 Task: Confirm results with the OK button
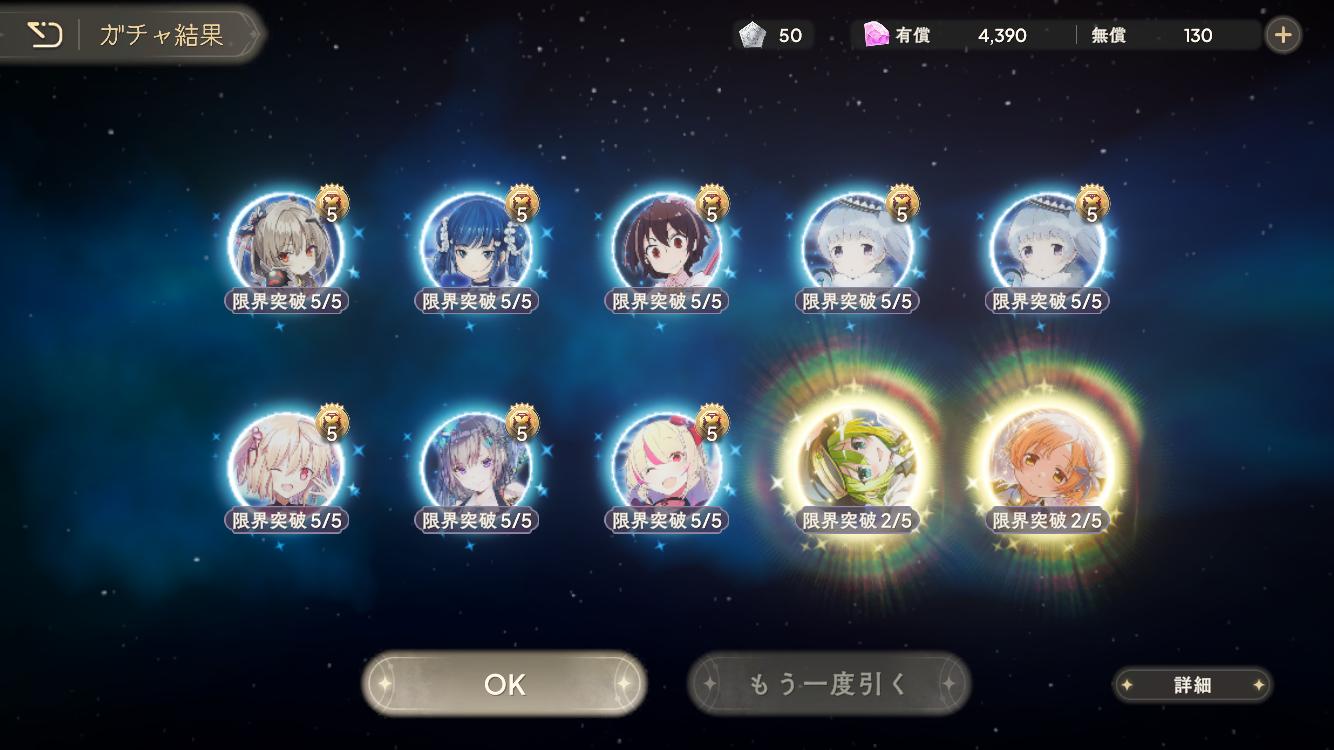(x=504, y=684)
